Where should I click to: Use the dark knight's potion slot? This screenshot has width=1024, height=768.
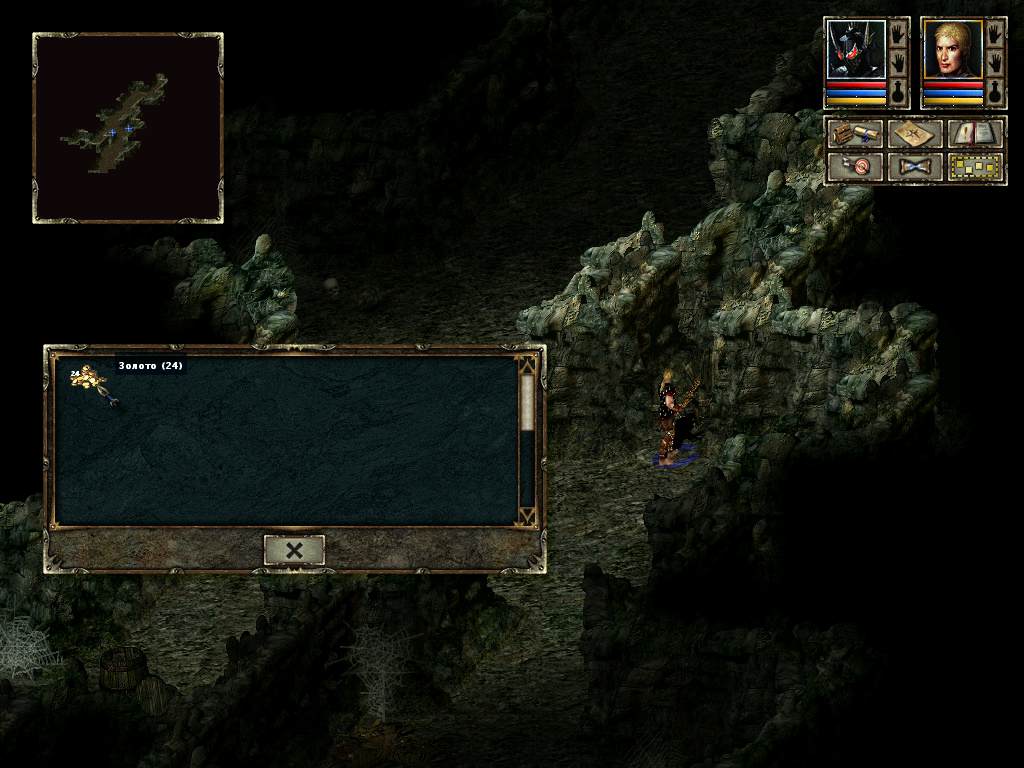(898, 92)
